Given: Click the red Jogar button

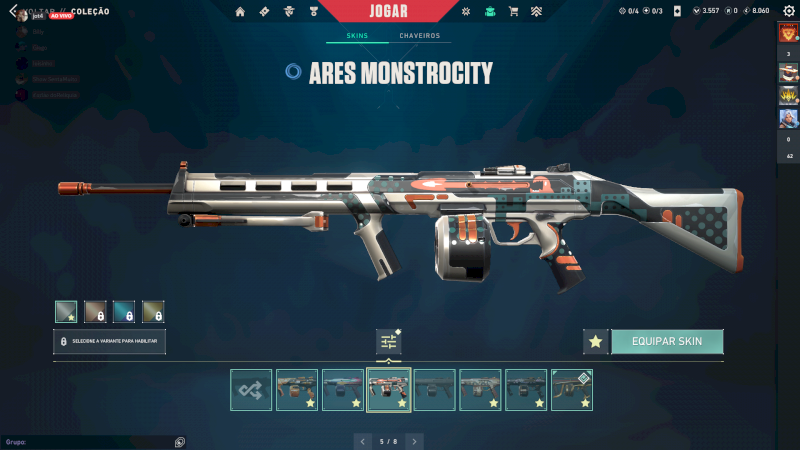Looking at the screenshot, I should [388, 11].
